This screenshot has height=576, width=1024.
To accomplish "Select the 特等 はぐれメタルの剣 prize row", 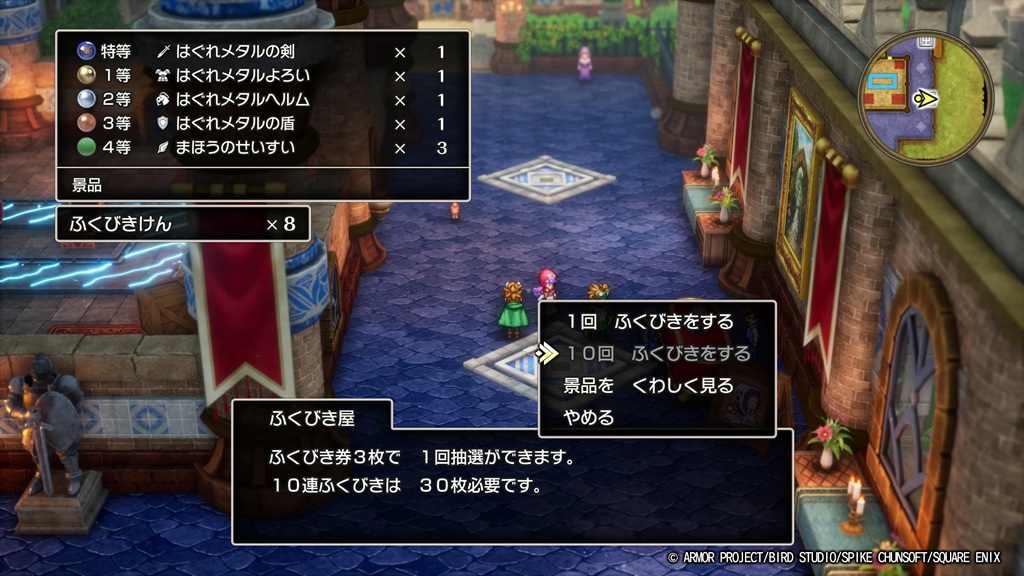I will (x=262, y=51).
